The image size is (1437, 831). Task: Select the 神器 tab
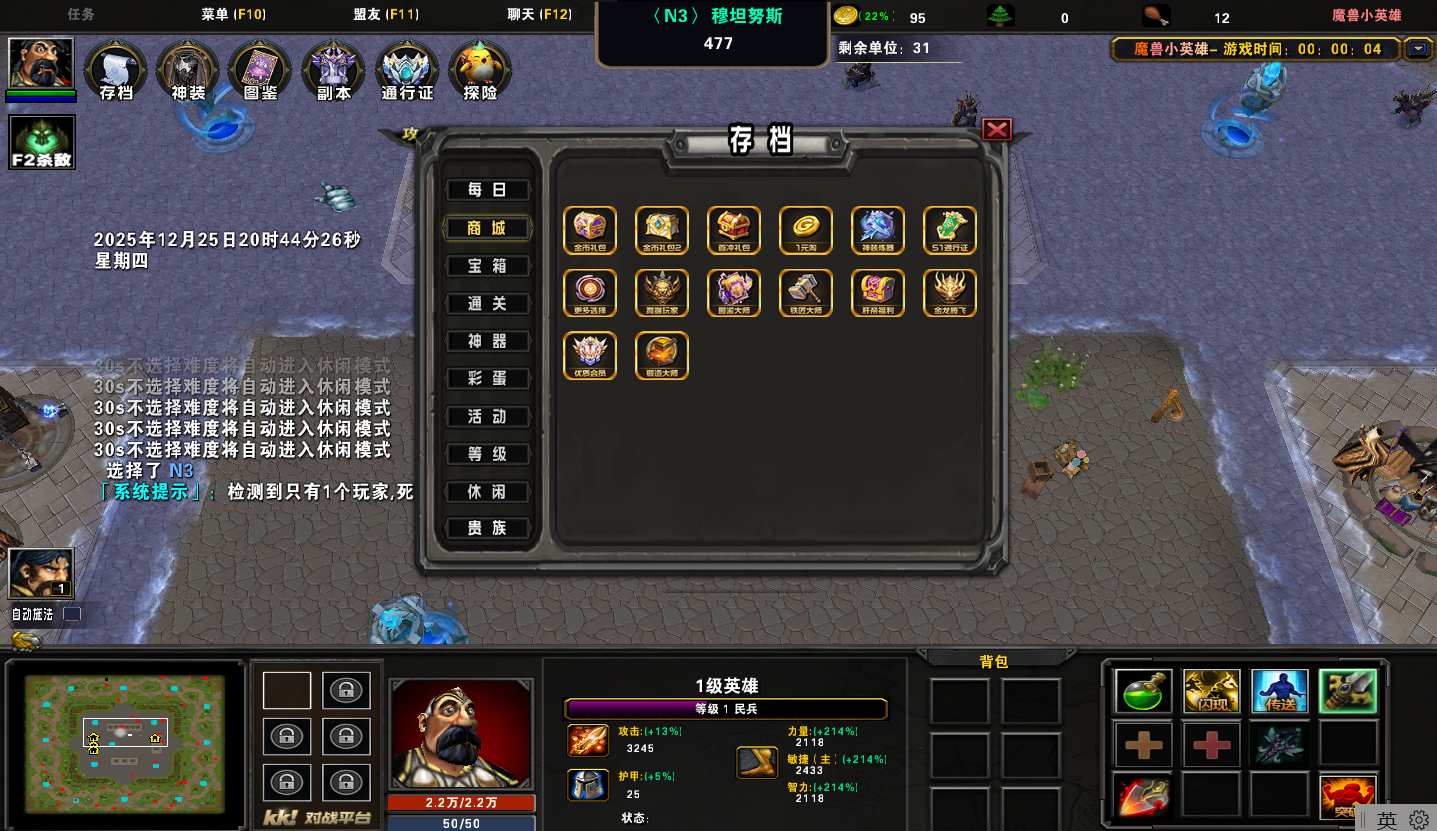487,341
